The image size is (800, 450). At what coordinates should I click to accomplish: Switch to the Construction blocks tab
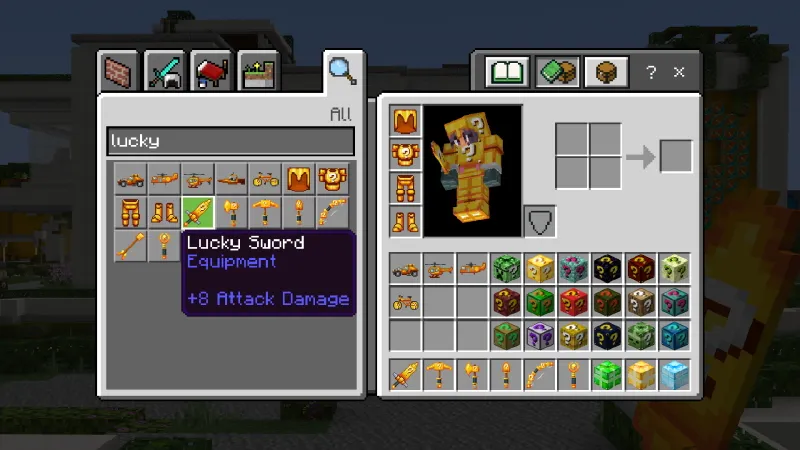click(122, 73)
